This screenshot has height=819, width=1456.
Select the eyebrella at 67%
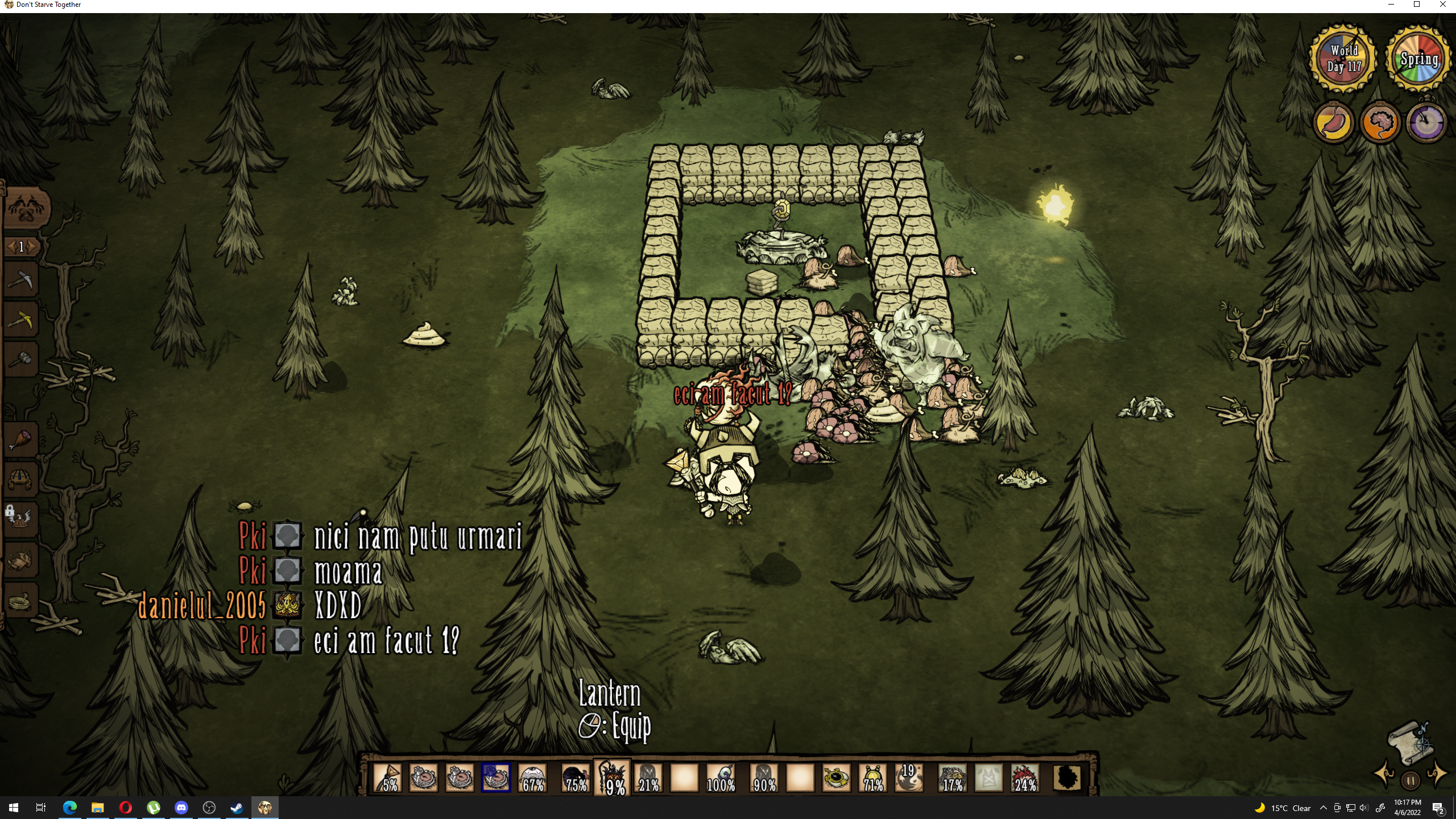point(533,777)
